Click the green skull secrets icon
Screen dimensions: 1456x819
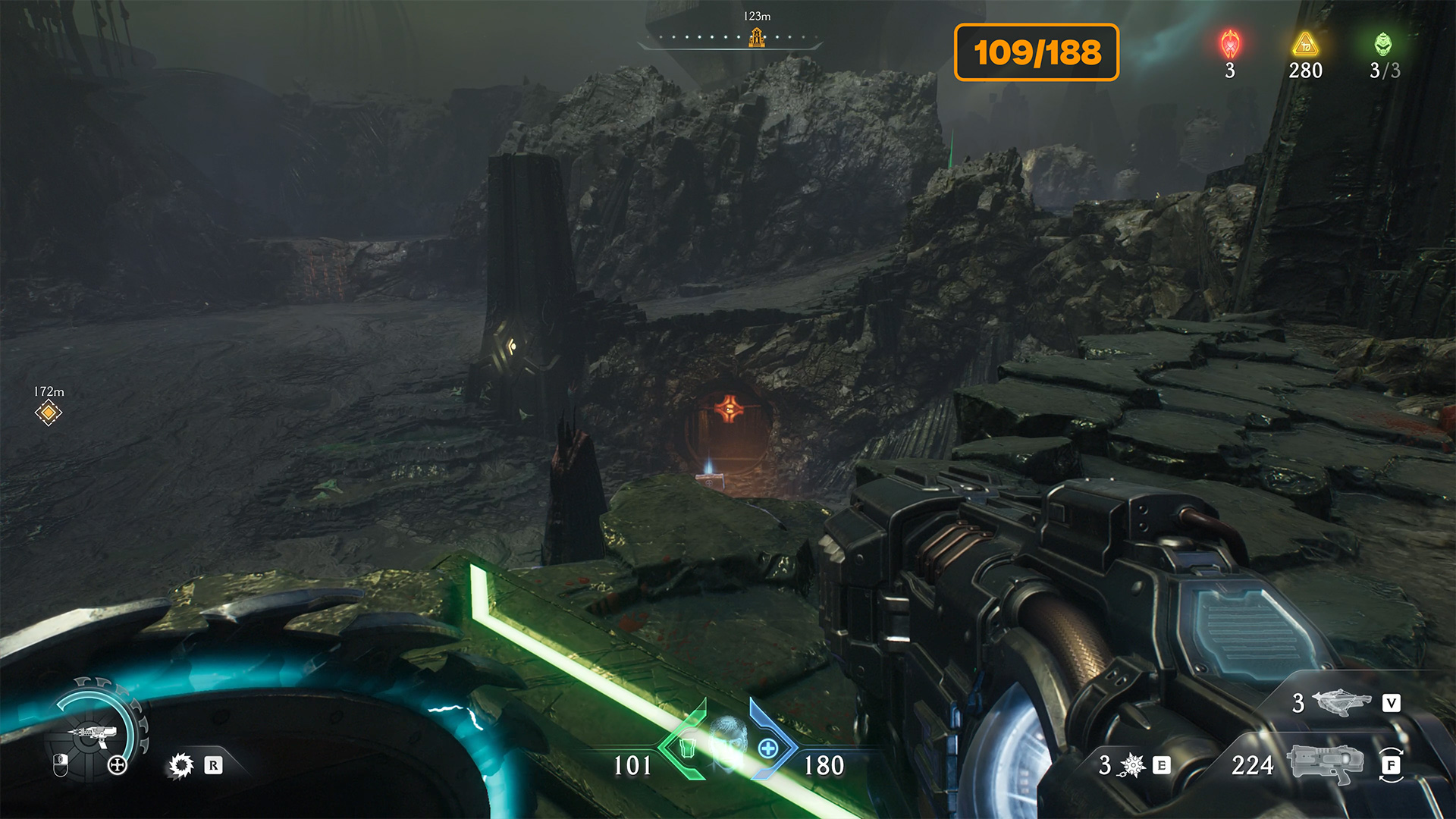pos(1383,45)
